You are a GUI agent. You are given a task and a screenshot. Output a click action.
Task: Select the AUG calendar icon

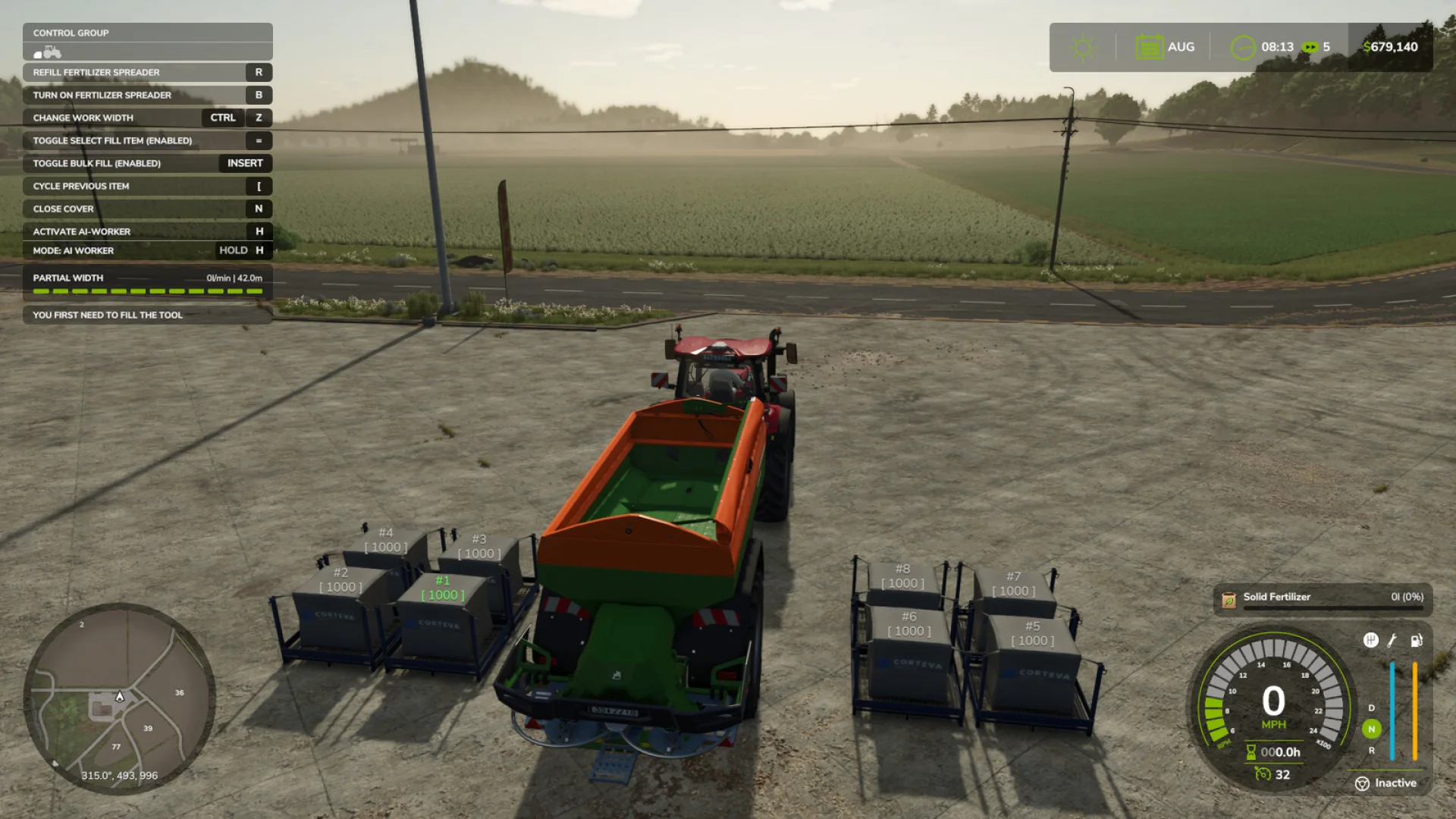(1149, 46)
